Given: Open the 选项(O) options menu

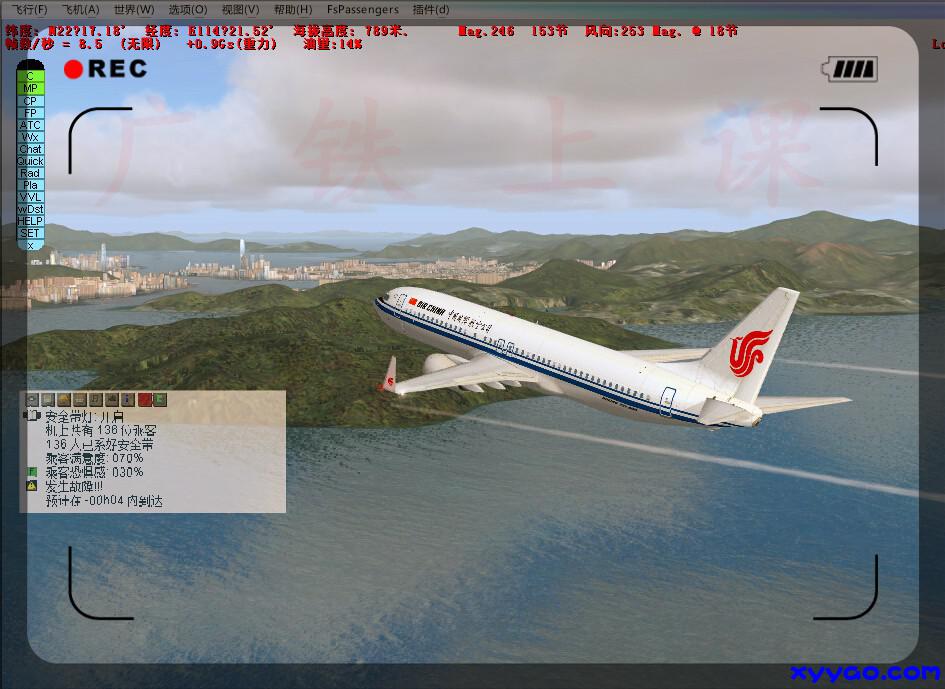Looking at the screenshot, I should pyautogui.click(x=187, y=9).
